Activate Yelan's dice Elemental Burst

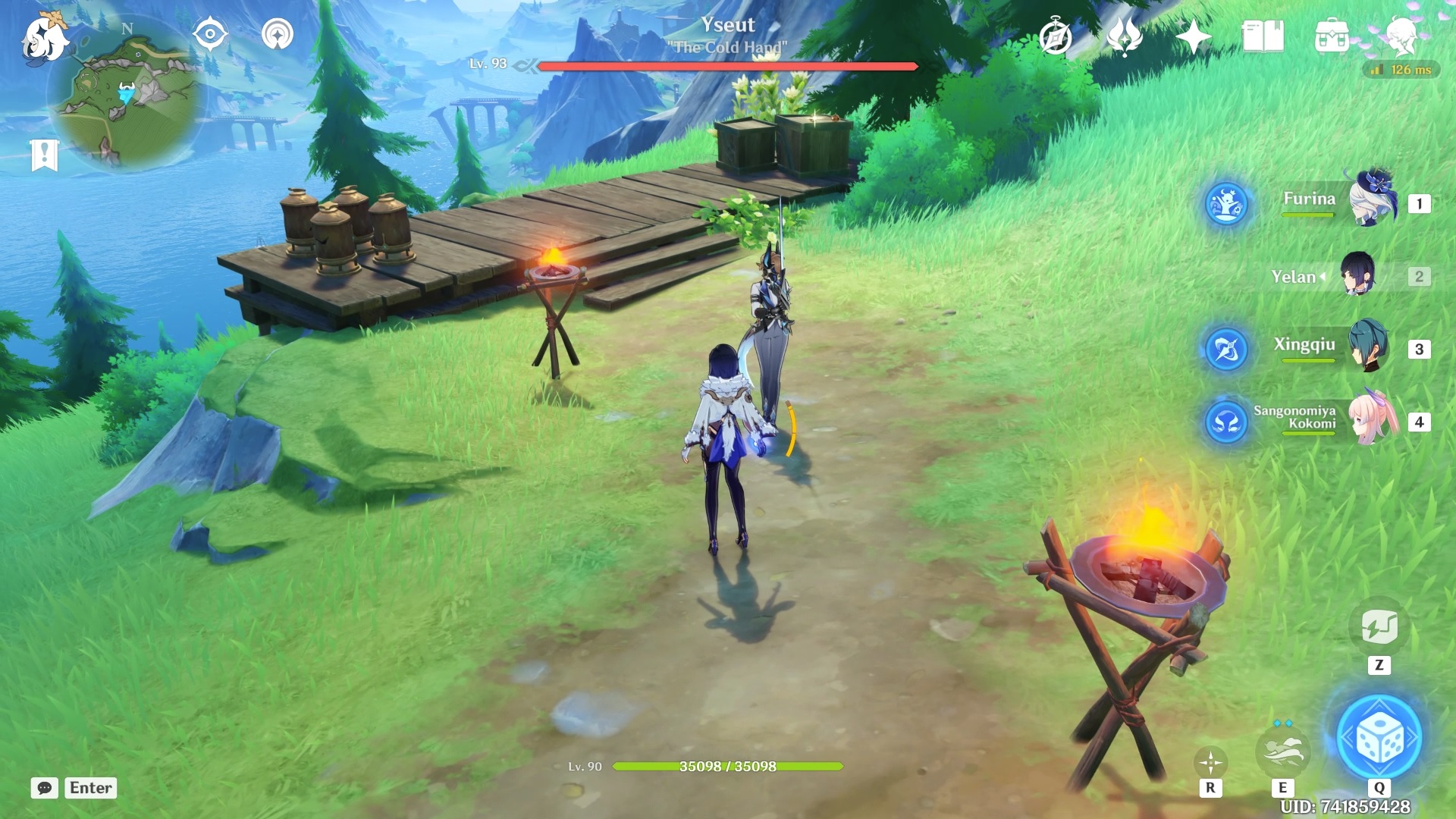pyautogui.click(x=1379, y=738)
